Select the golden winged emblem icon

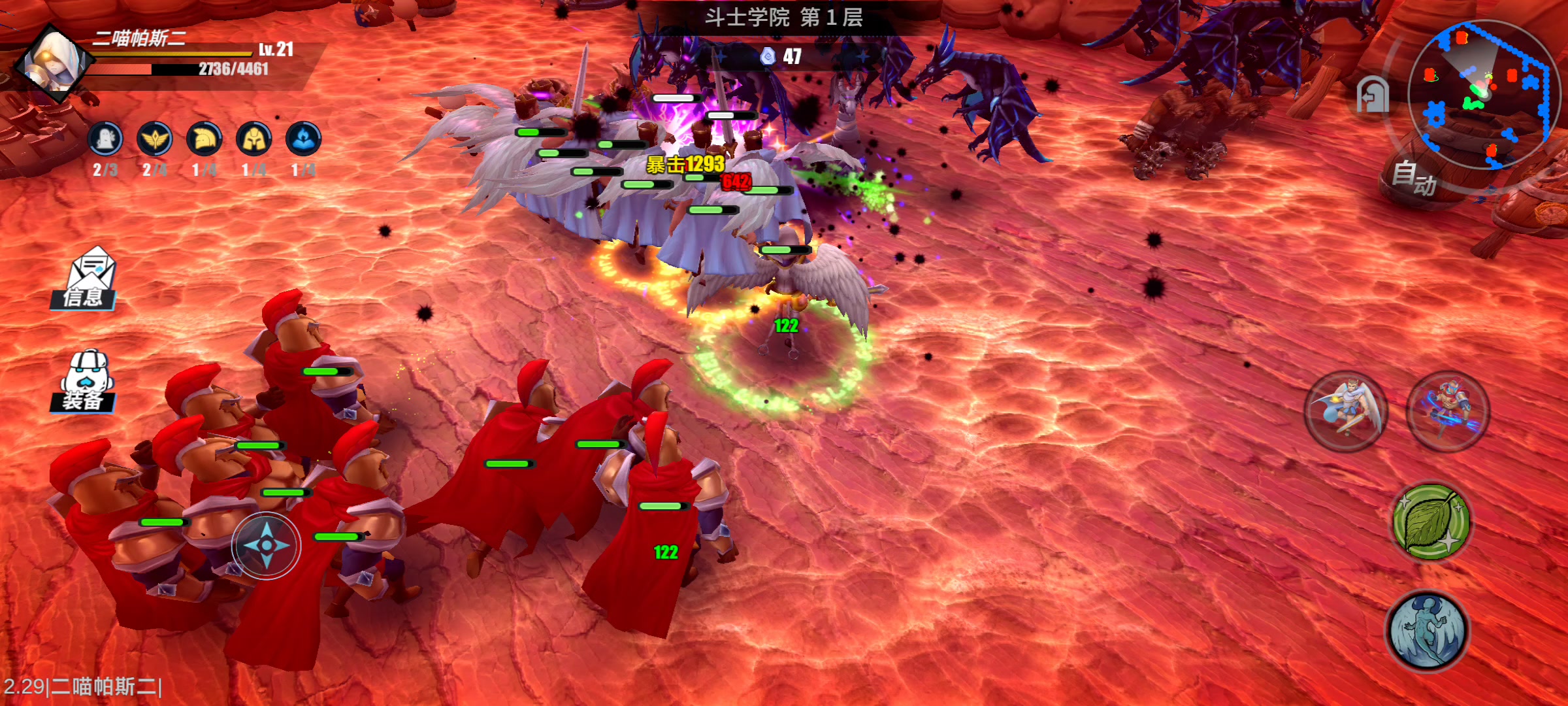[x=155, y=139]
